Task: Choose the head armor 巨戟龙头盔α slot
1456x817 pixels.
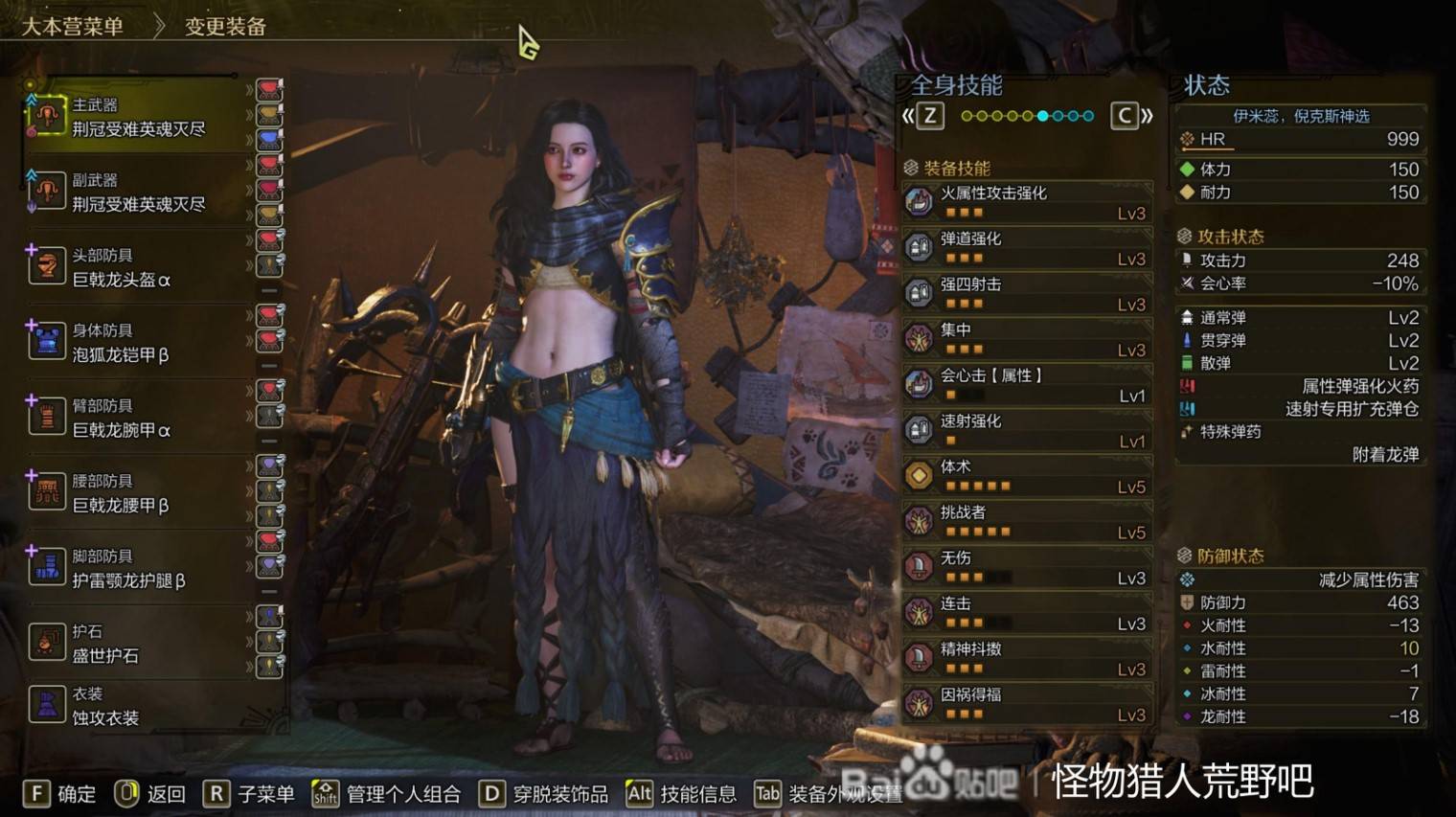Action: pos(137,268)
